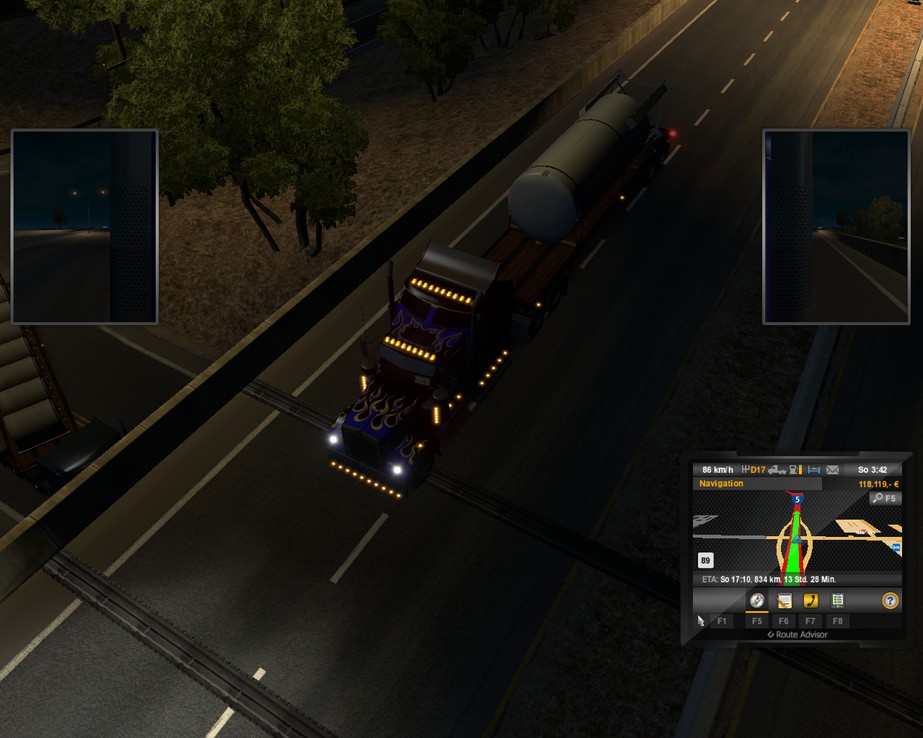The image size is (923, 738).
Task: Show the truck info checklist tab
Action: coord(838,601)
